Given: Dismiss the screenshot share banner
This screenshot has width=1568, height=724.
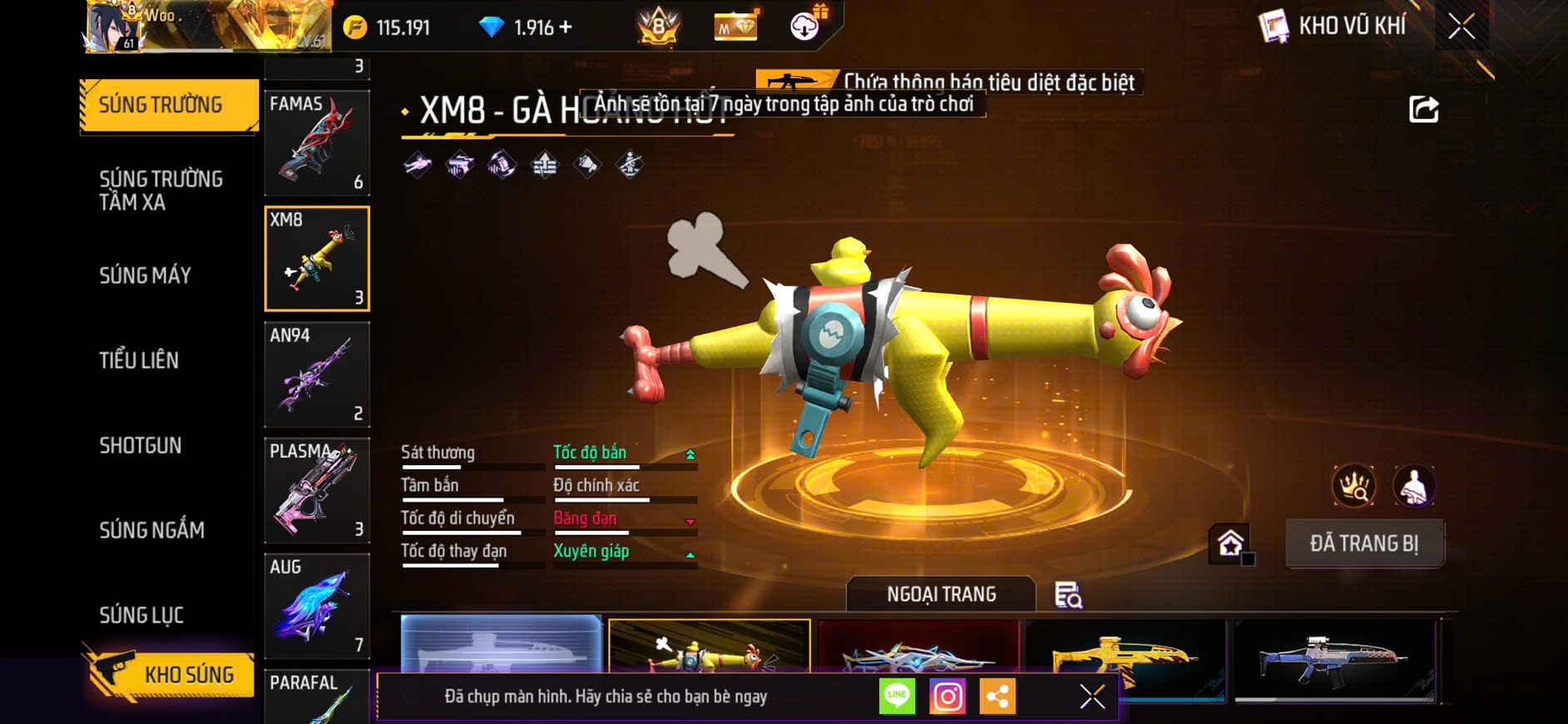Looking at the screenshot, I should (x=1092, y=697).
